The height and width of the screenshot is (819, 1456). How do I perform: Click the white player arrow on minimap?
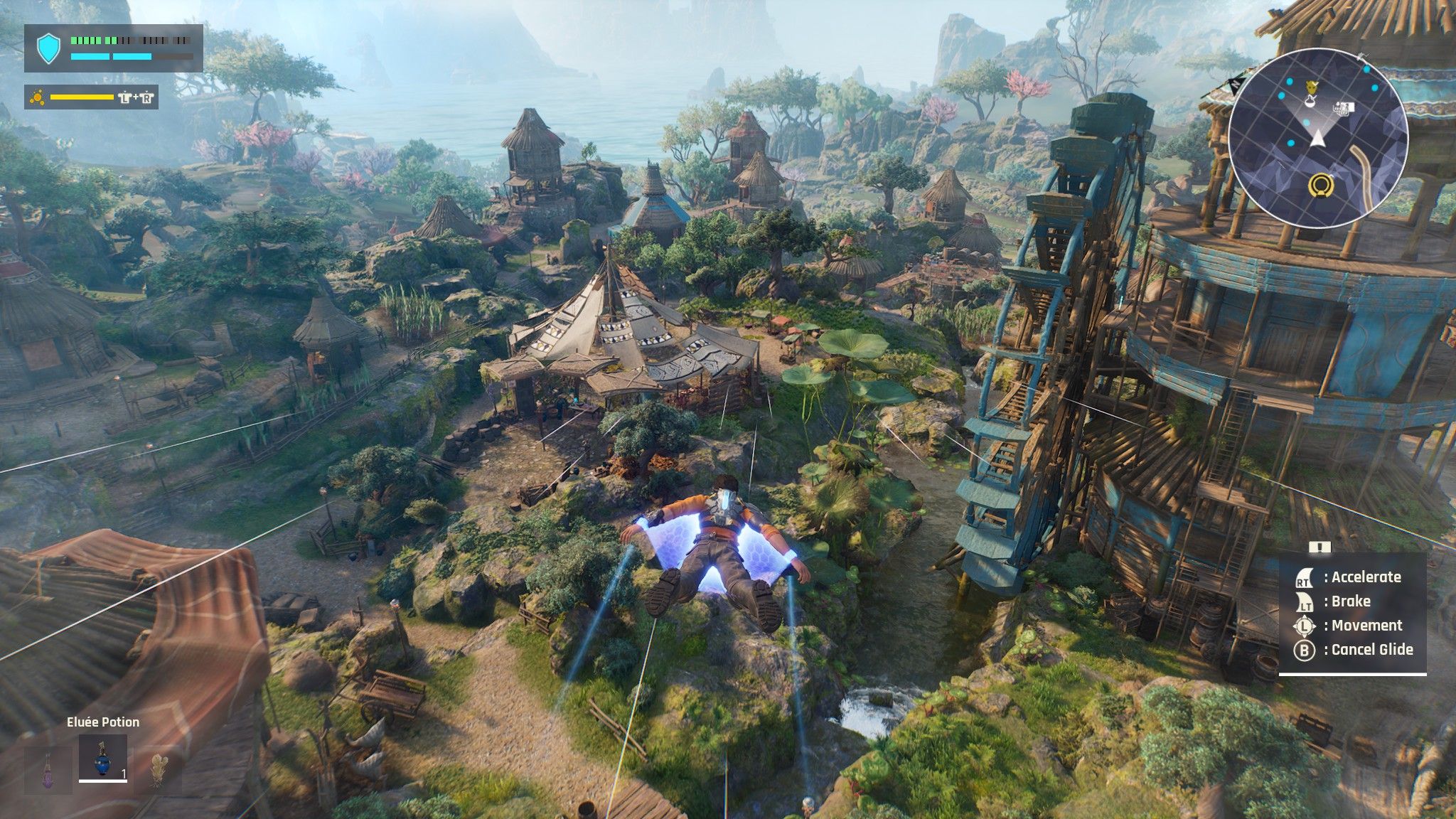pyautogui.click(x=1317, y=136)
